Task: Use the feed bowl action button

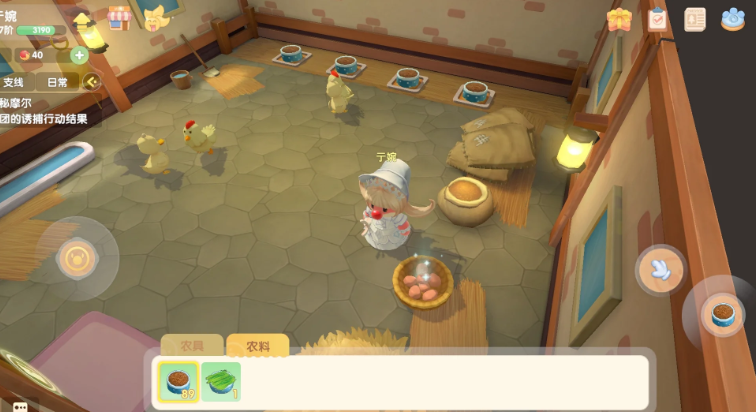Action: (718, 315)
